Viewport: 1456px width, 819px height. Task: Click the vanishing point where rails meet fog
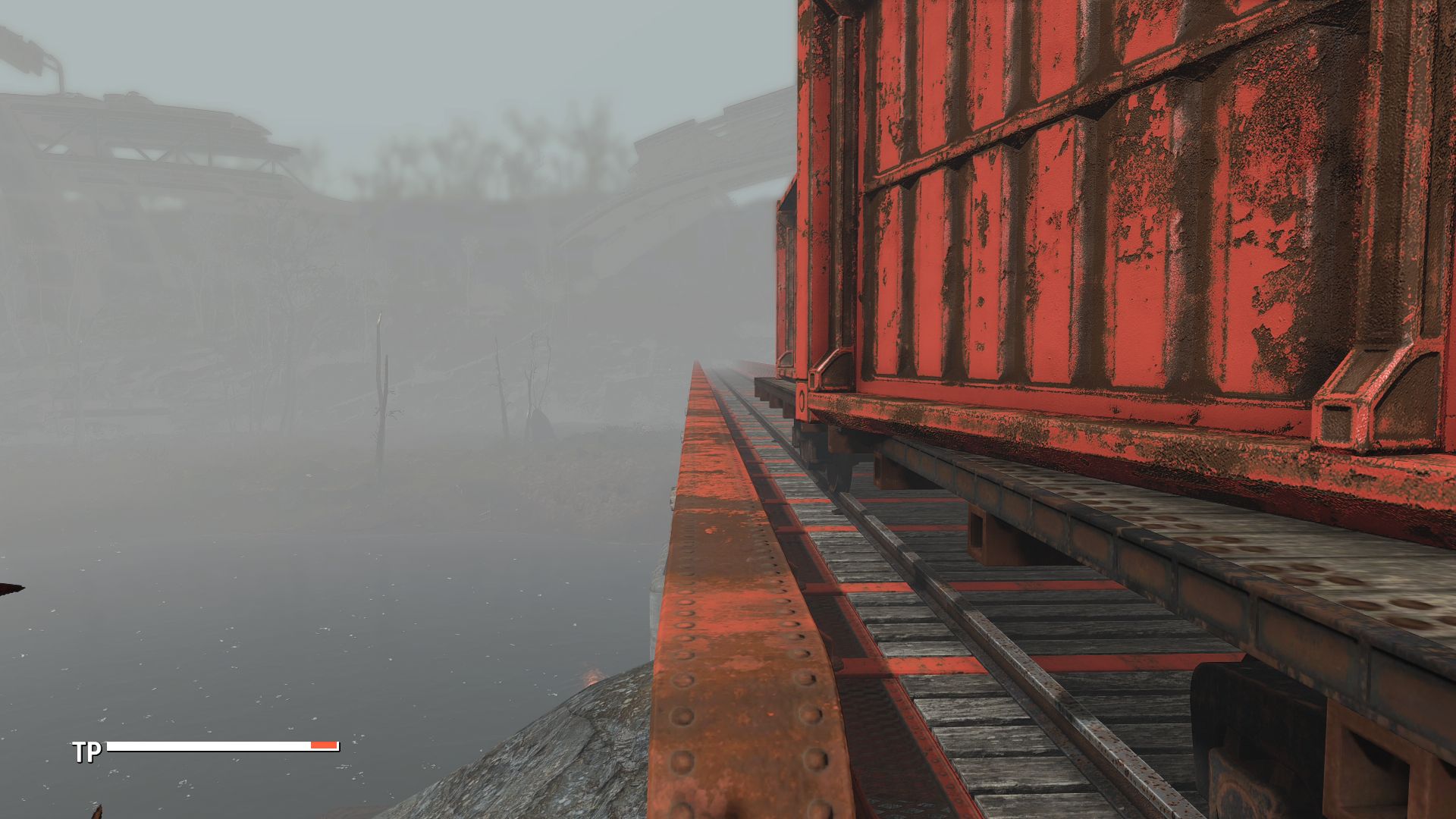click(698, 362)
